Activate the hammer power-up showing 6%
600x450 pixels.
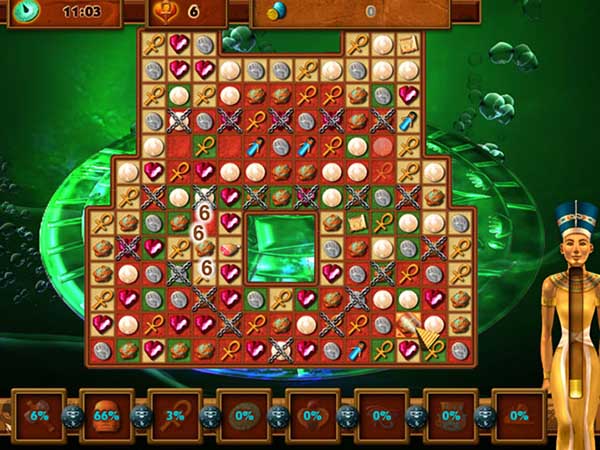[x=39, y=415]
